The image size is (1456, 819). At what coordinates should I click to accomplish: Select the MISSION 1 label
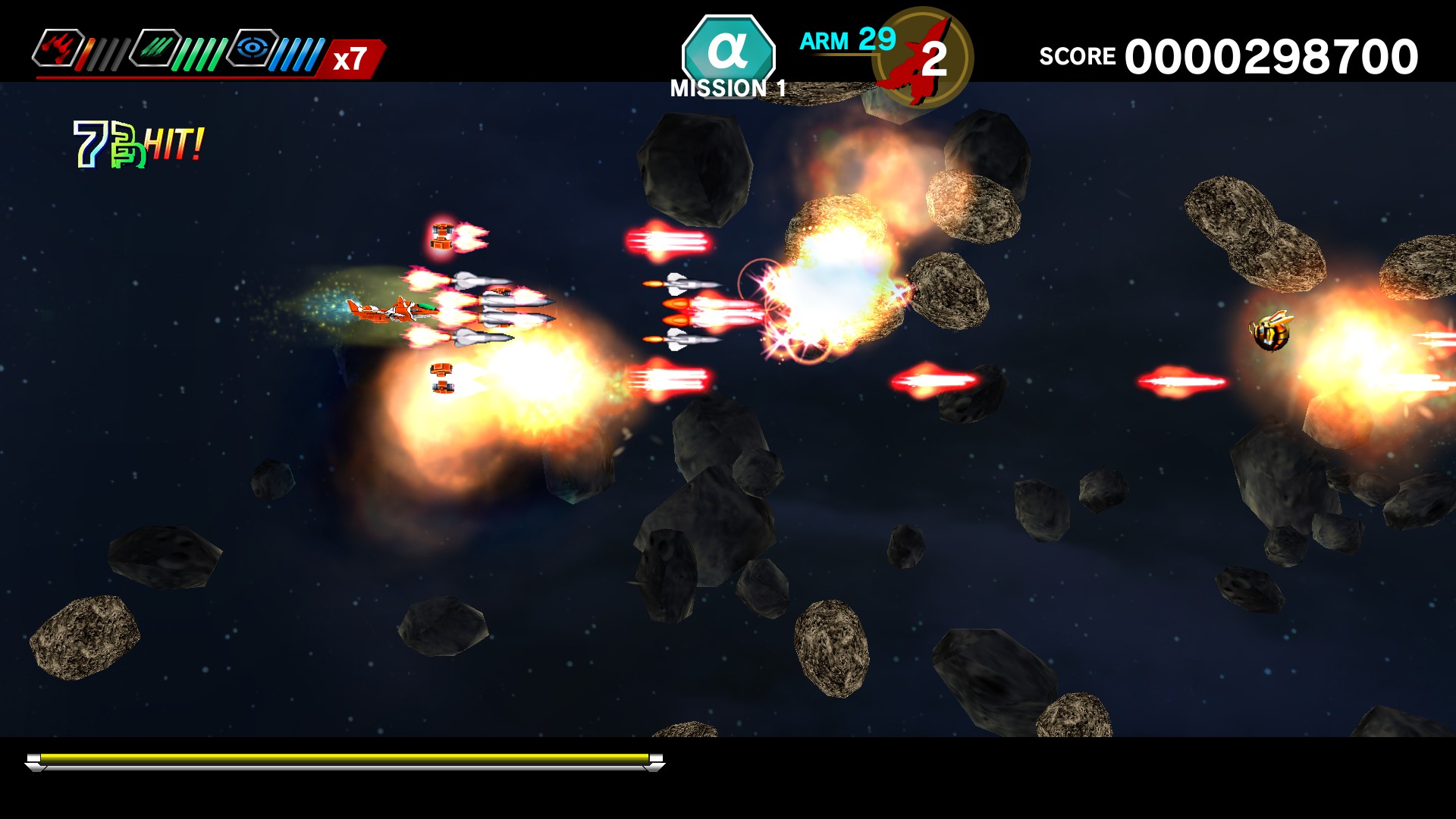pyautogui.click(x=726, y=89)
